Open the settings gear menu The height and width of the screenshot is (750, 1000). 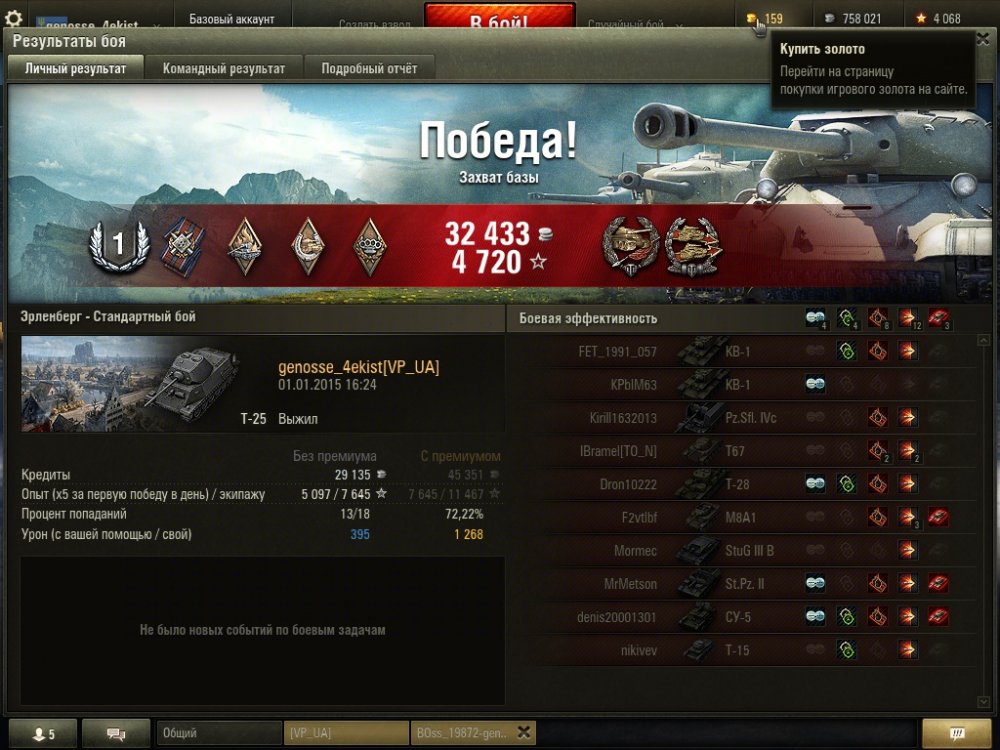click(14, 18)
